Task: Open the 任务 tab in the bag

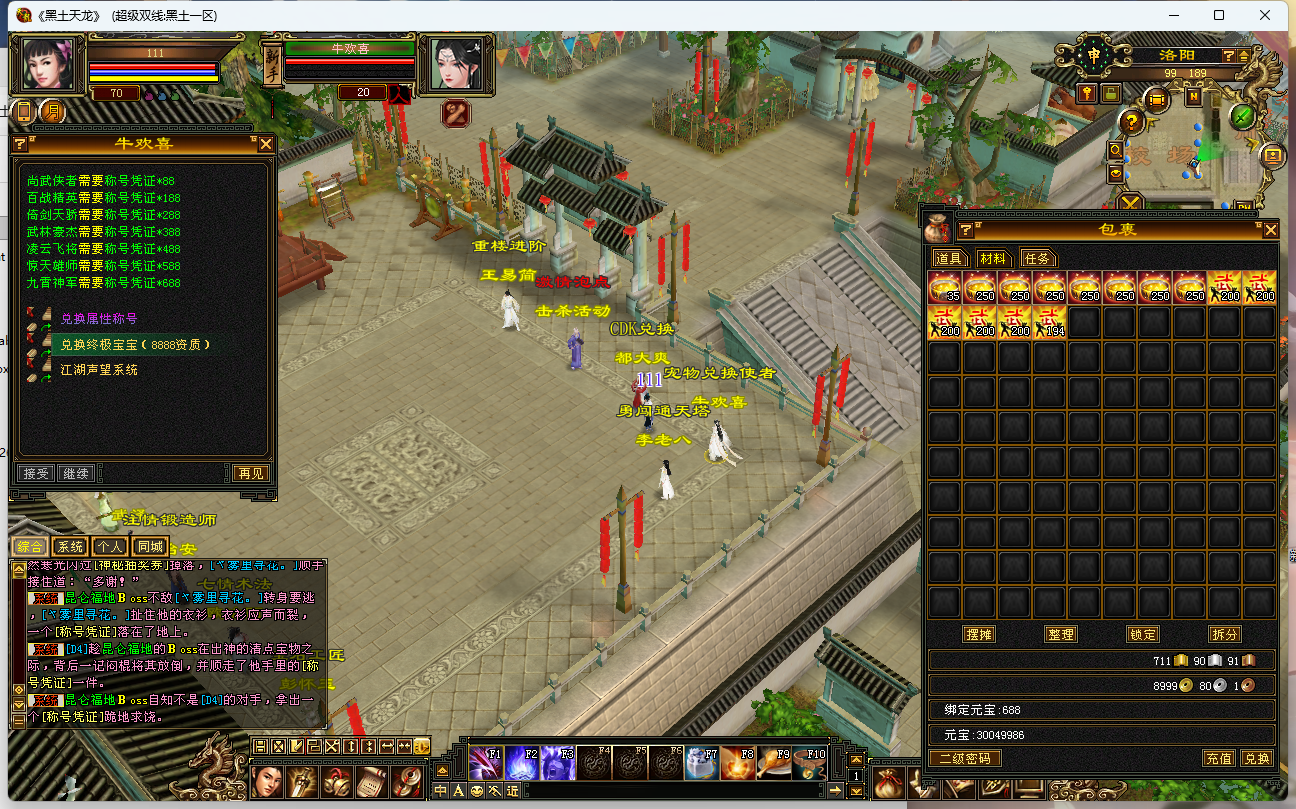Action: 1037,258
